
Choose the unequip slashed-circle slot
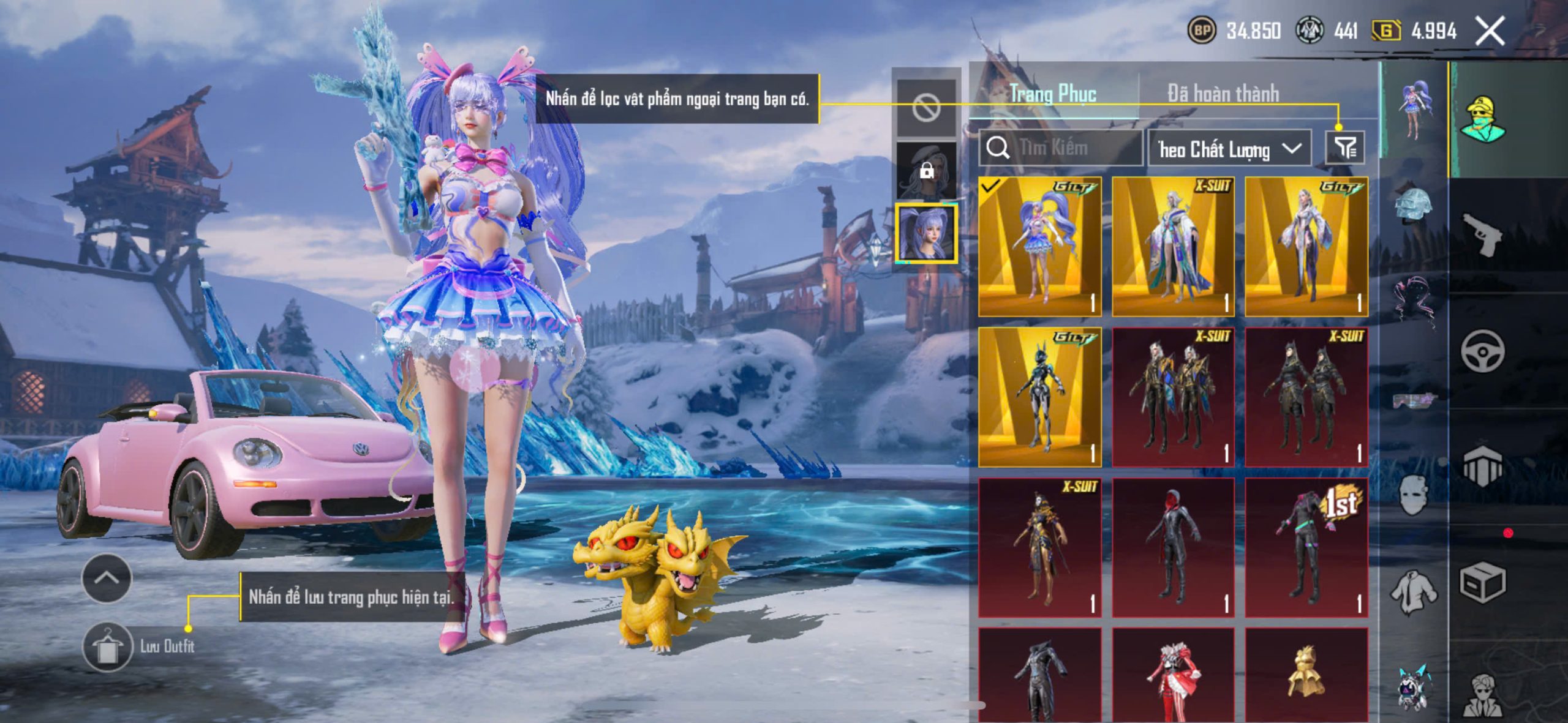click(926, 108)
